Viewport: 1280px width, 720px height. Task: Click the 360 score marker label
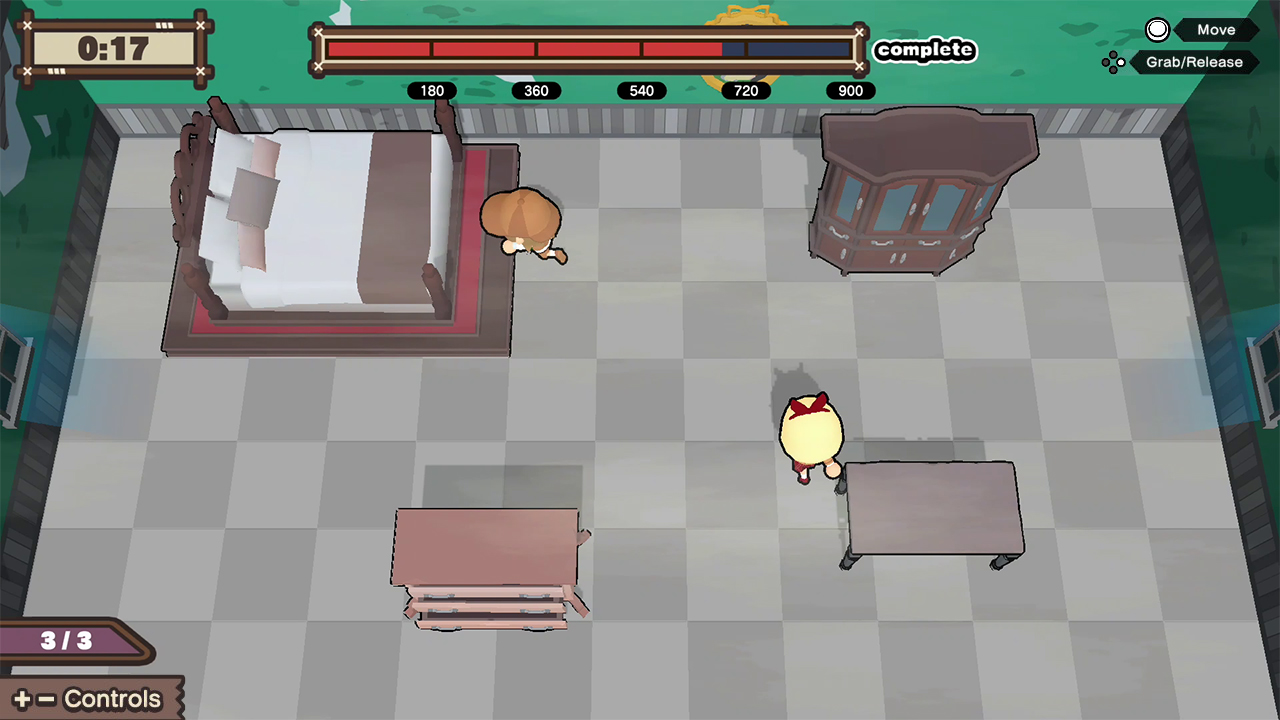(536, 91)
